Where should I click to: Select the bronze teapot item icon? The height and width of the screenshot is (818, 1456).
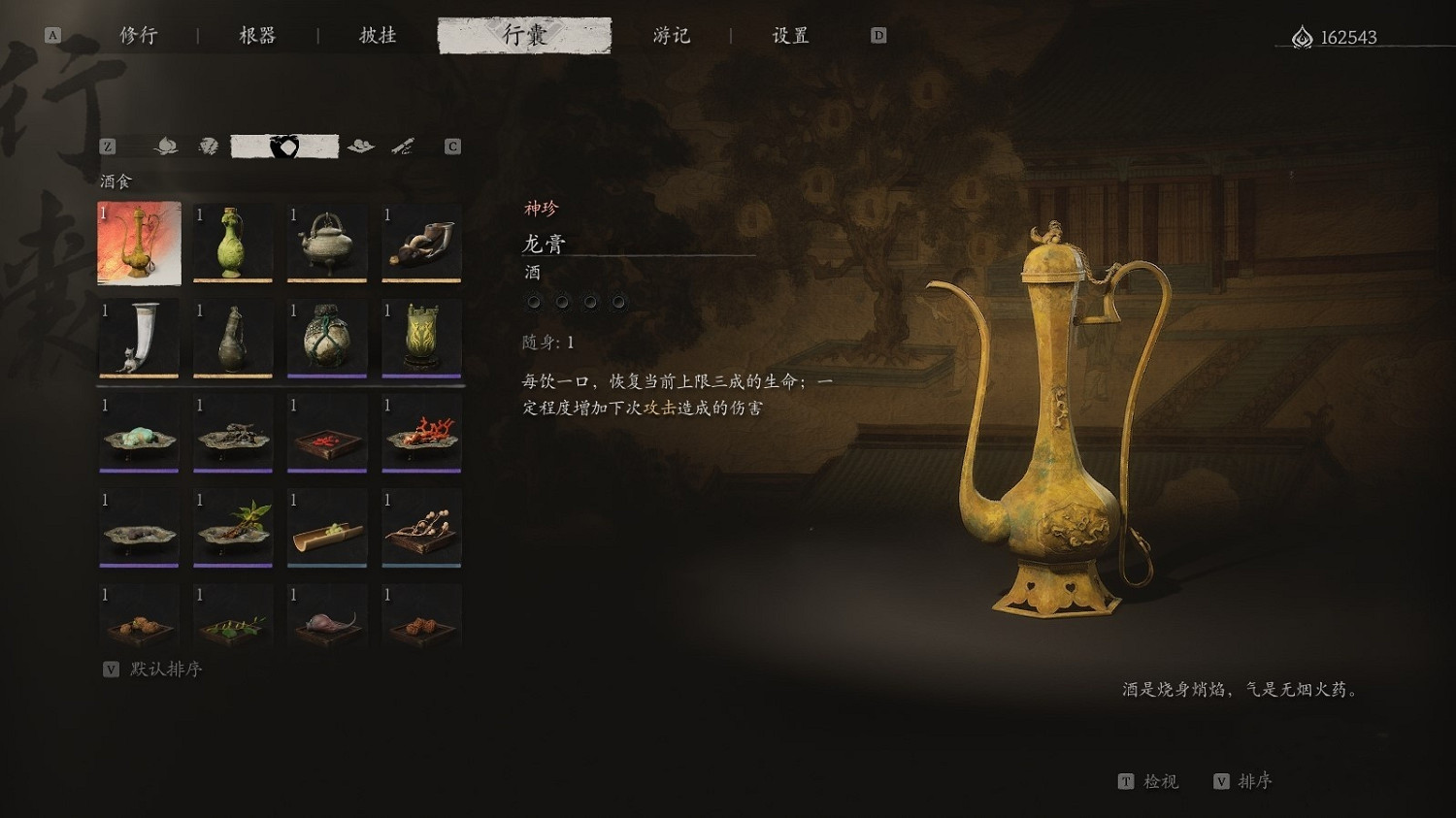point(327,243)
